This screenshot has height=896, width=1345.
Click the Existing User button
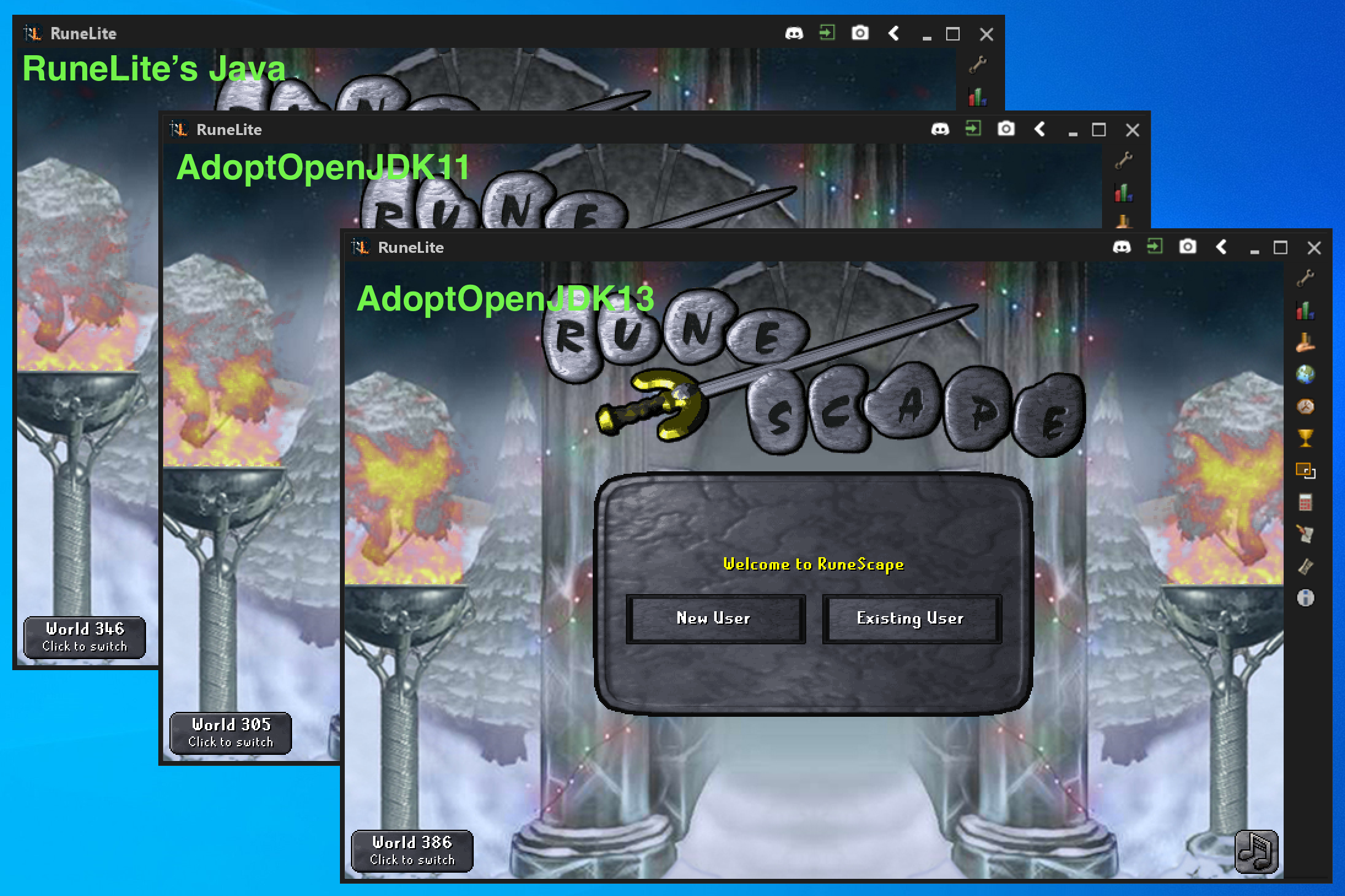(911, 619)
